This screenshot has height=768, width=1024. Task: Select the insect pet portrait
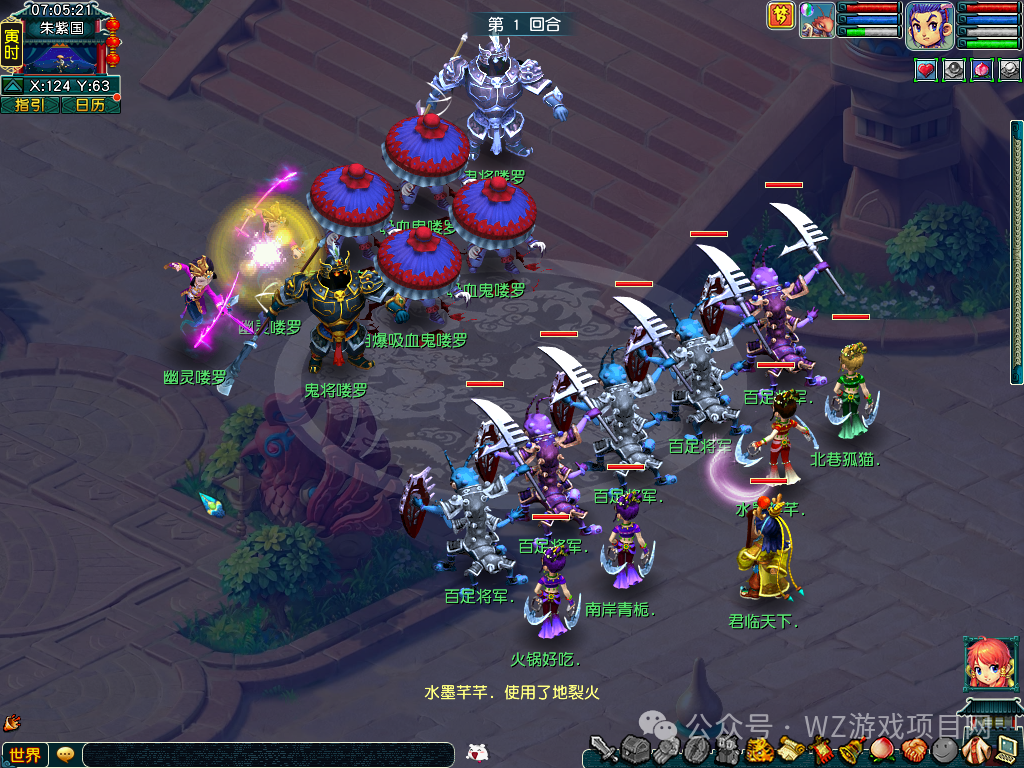pos(818,20)
